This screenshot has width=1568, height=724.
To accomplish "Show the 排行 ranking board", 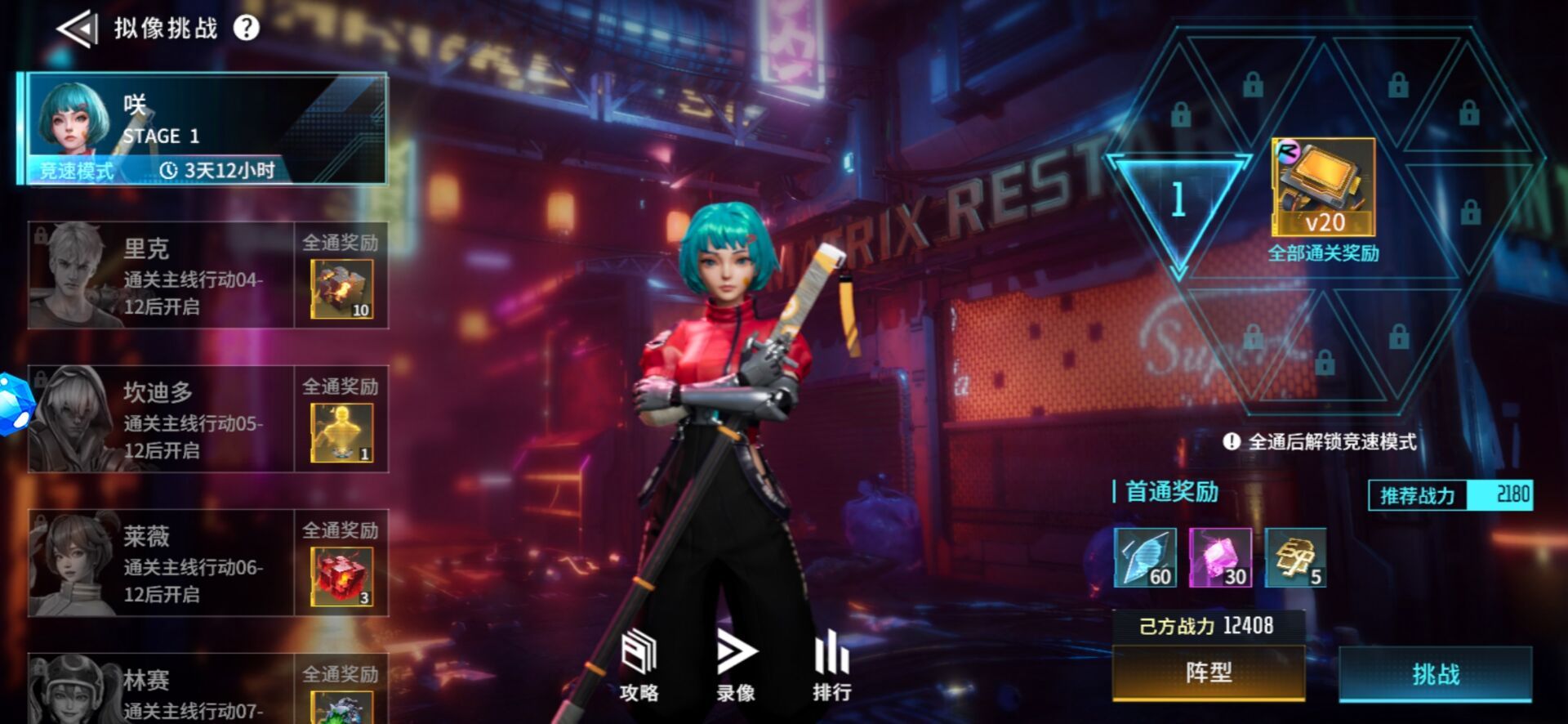I will (x=831, y=666).
